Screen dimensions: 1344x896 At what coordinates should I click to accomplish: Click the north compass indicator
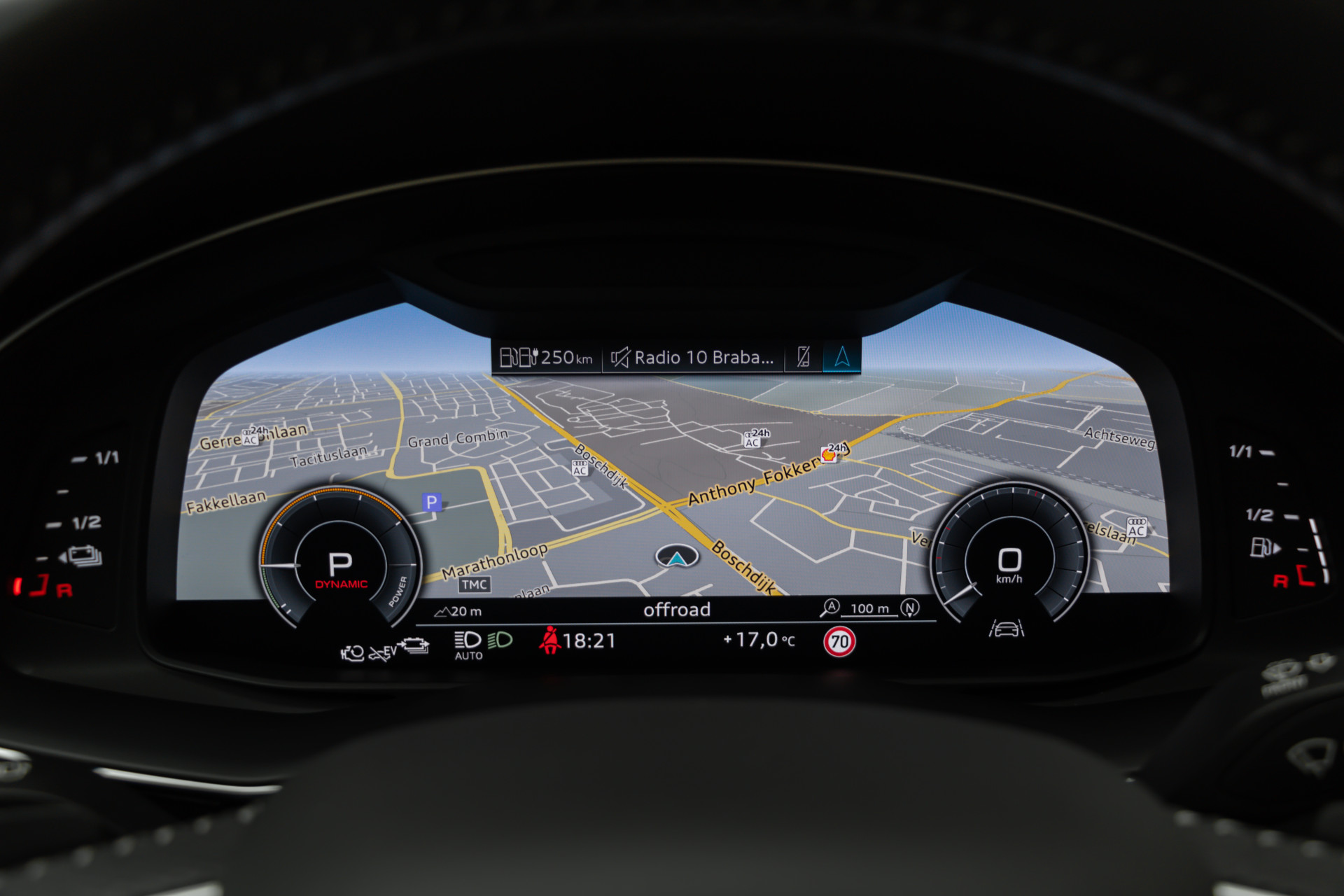tap(909, 608)
